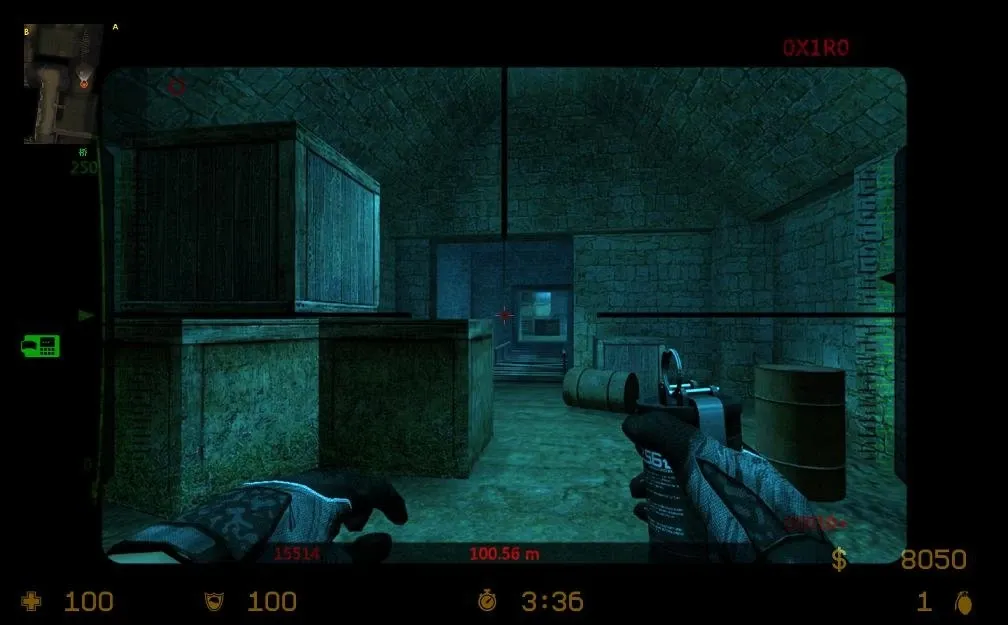Click the bombsite B label on the radar
This screenshot has width=1008, height=625.
coord(27,32)
